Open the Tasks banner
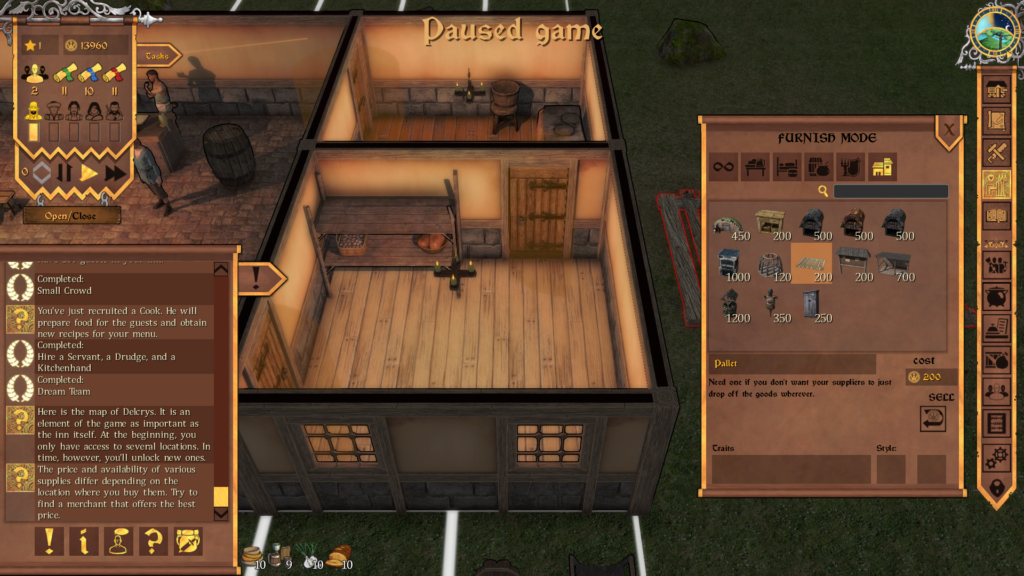This screenshot has height=576, width=1024. pyautogui.click(x=155, y=56)
